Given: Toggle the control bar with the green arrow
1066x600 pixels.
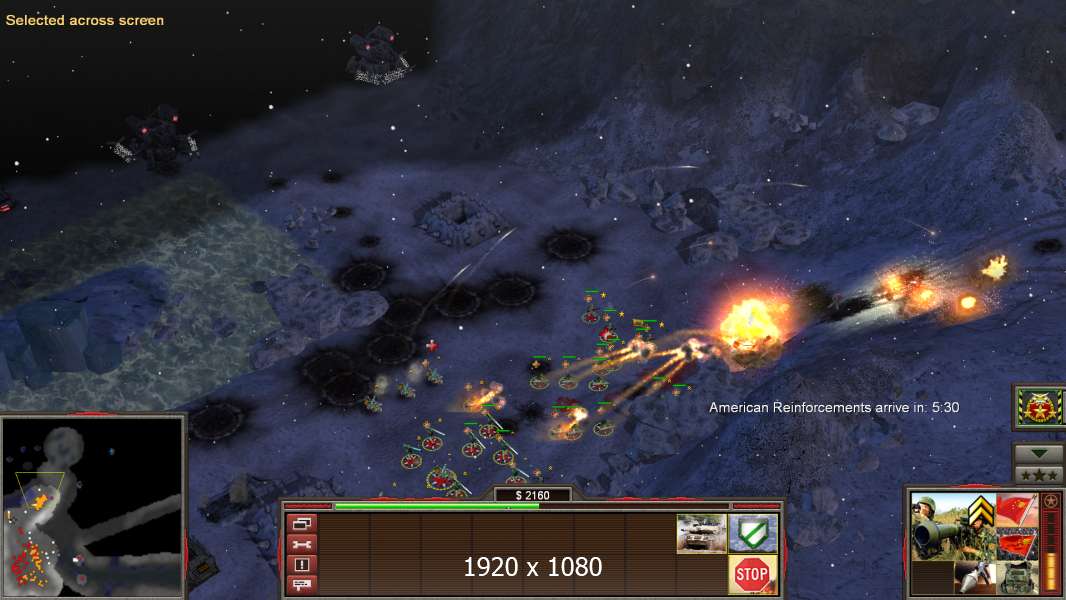Looking at the screenshot, I should pos(1038,454).
